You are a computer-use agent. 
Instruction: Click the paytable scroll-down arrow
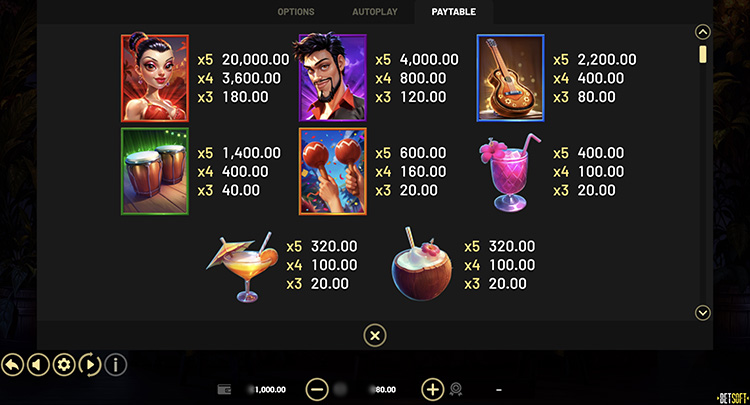coord(702,313)
